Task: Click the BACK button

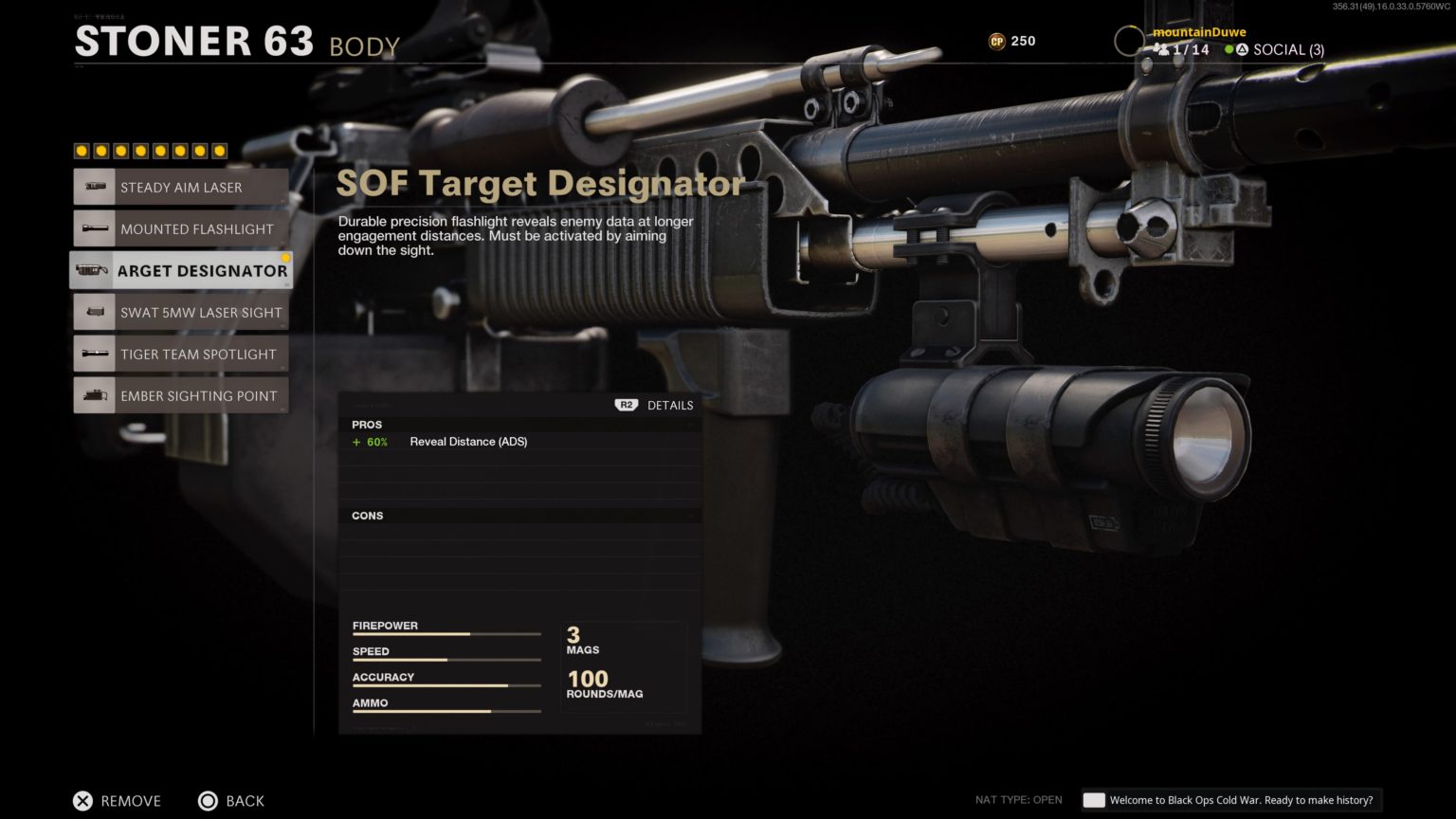Action: click(x=230, y=801)
